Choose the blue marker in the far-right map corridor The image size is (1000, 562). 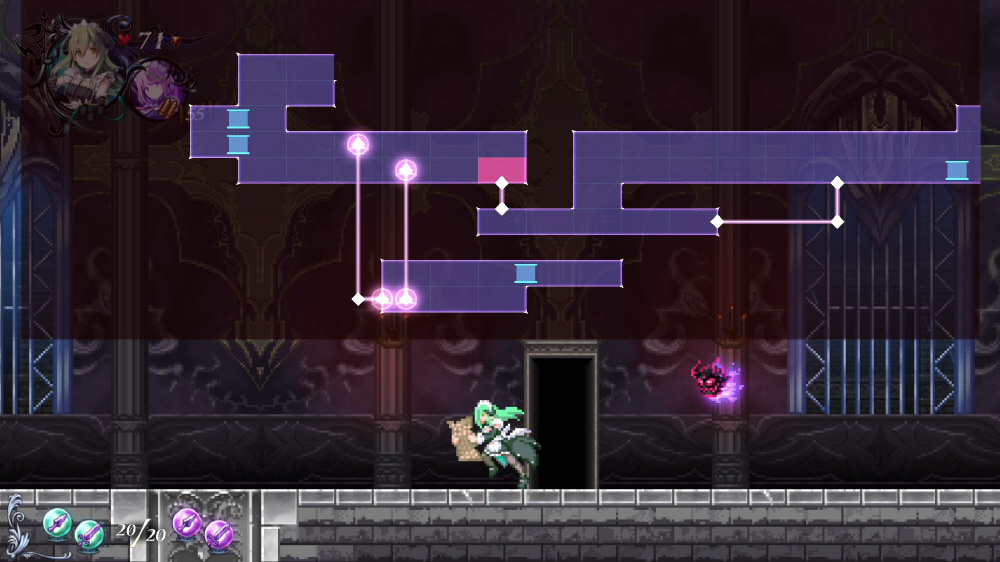957,170
